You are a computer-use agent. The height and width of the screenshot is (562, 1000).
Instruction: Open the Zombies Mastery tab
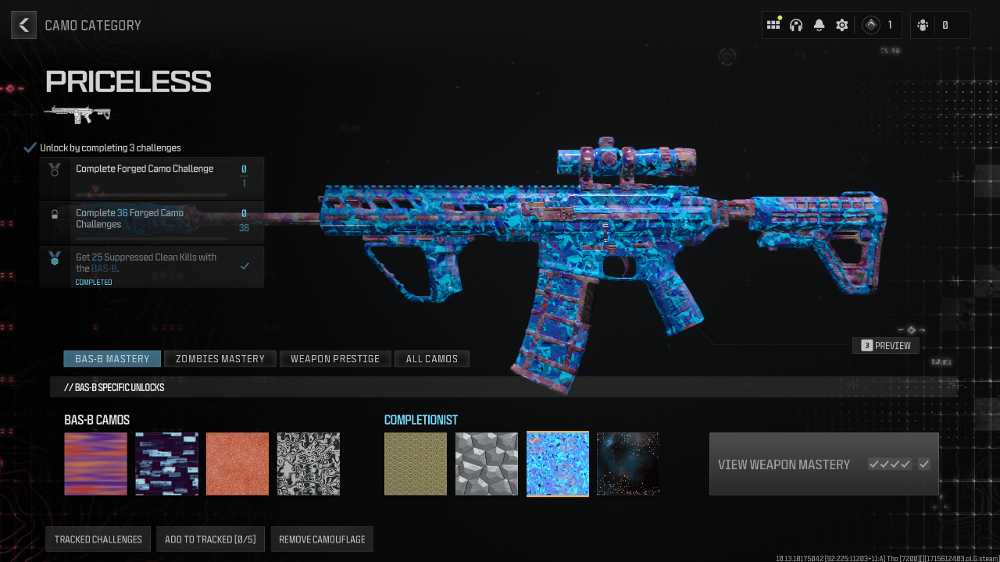click(220, 358)
